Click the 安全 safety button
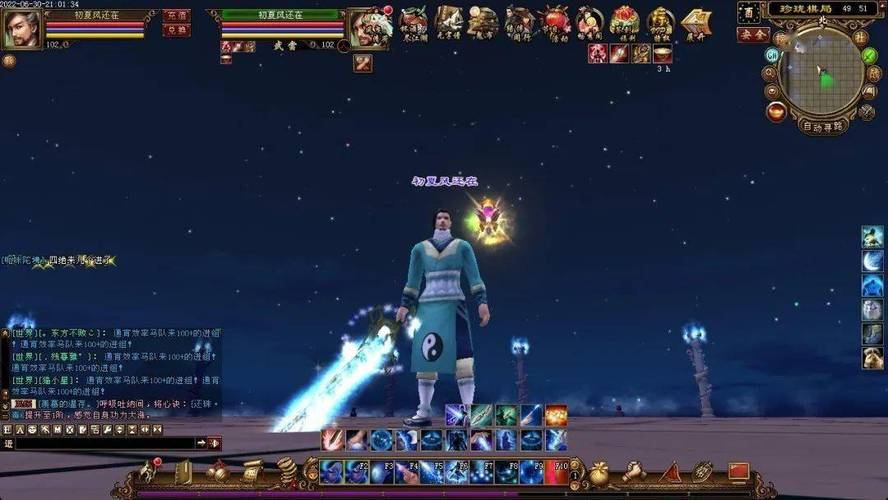 752,34
